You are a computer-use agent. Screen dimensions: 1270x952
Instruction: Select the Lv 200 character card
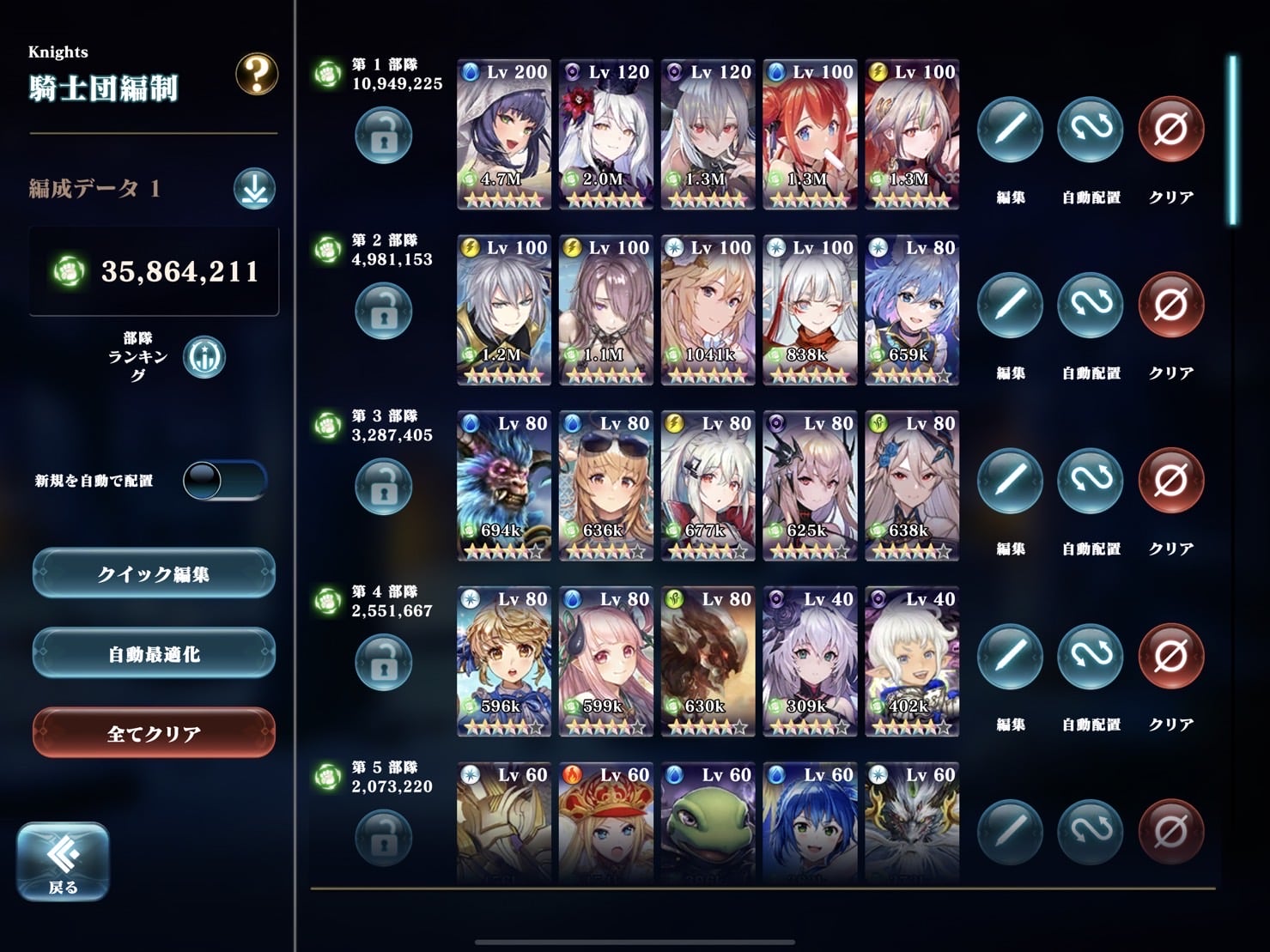(x=503, y=135)
